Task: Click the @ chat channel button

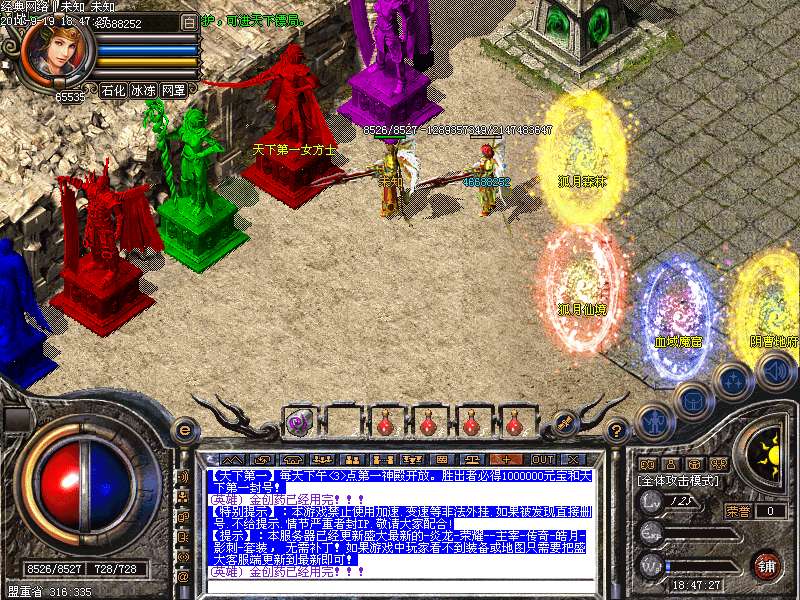Action: [x=184, y=578]
